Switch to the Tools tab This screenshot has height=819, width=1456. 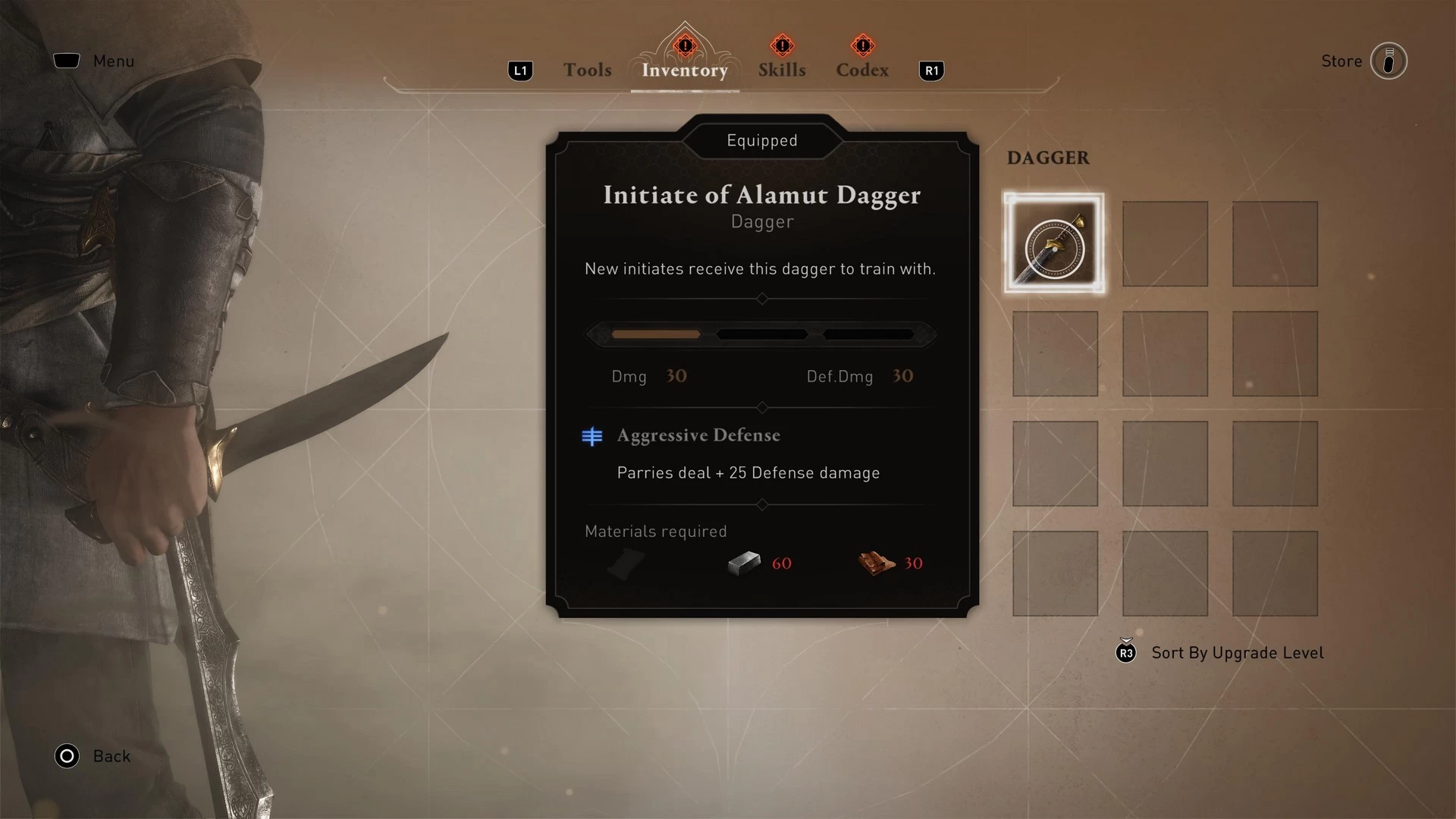[587, 70]
